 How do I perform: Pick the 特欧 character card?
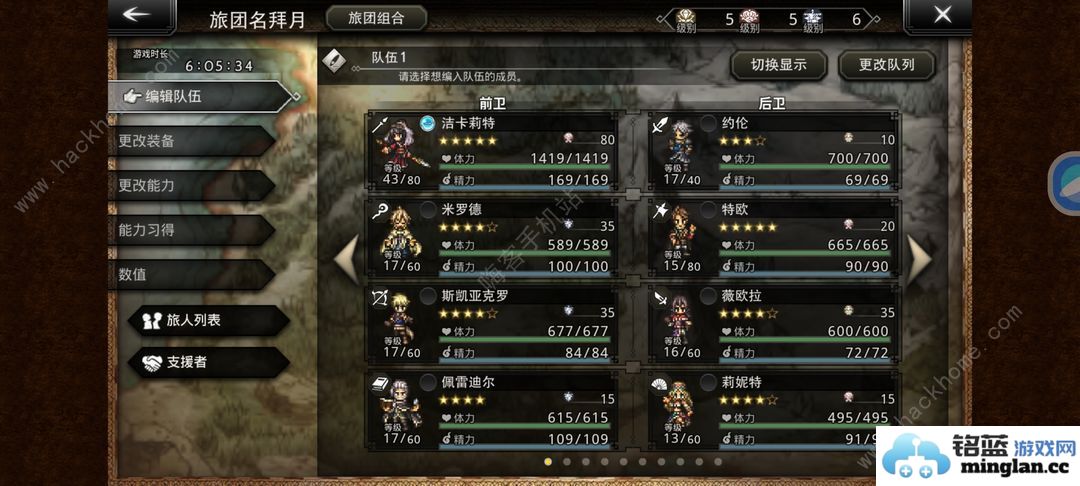tap(772, 238)
